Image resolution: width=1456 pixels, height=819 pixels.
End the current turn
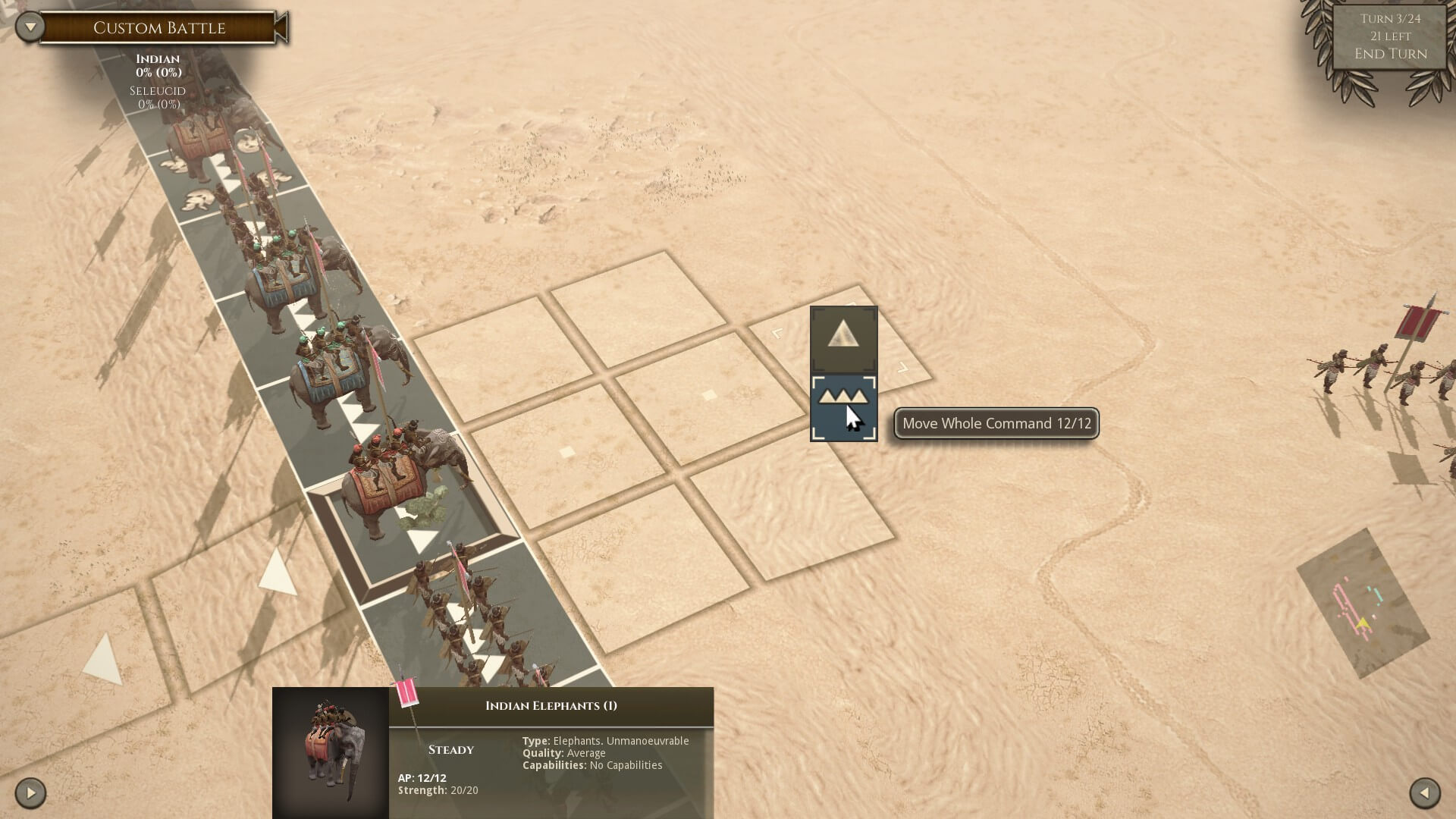(x=1390, y=54)
